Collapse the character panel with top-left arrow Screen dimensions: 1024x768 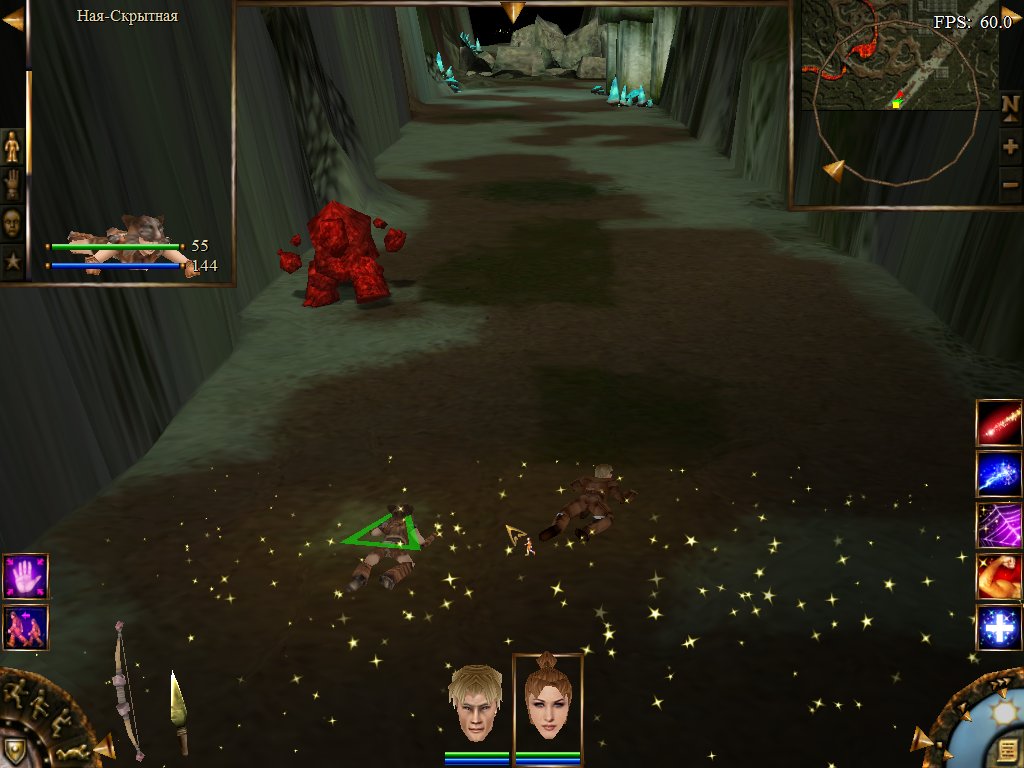13,19
